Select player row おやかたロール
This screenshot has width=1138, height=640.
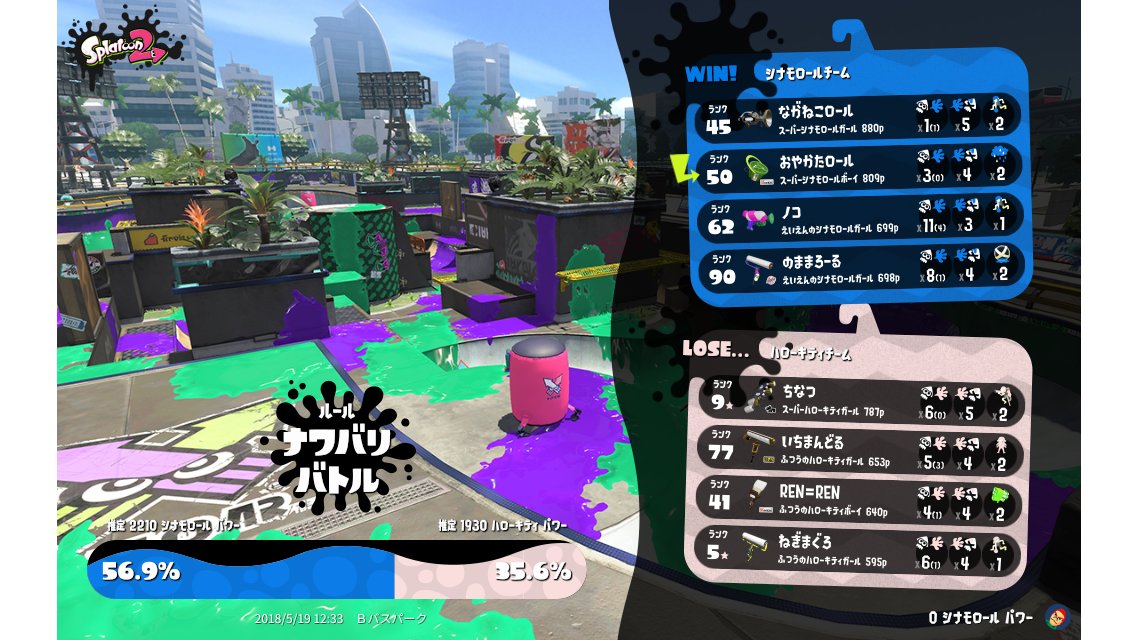860,168
